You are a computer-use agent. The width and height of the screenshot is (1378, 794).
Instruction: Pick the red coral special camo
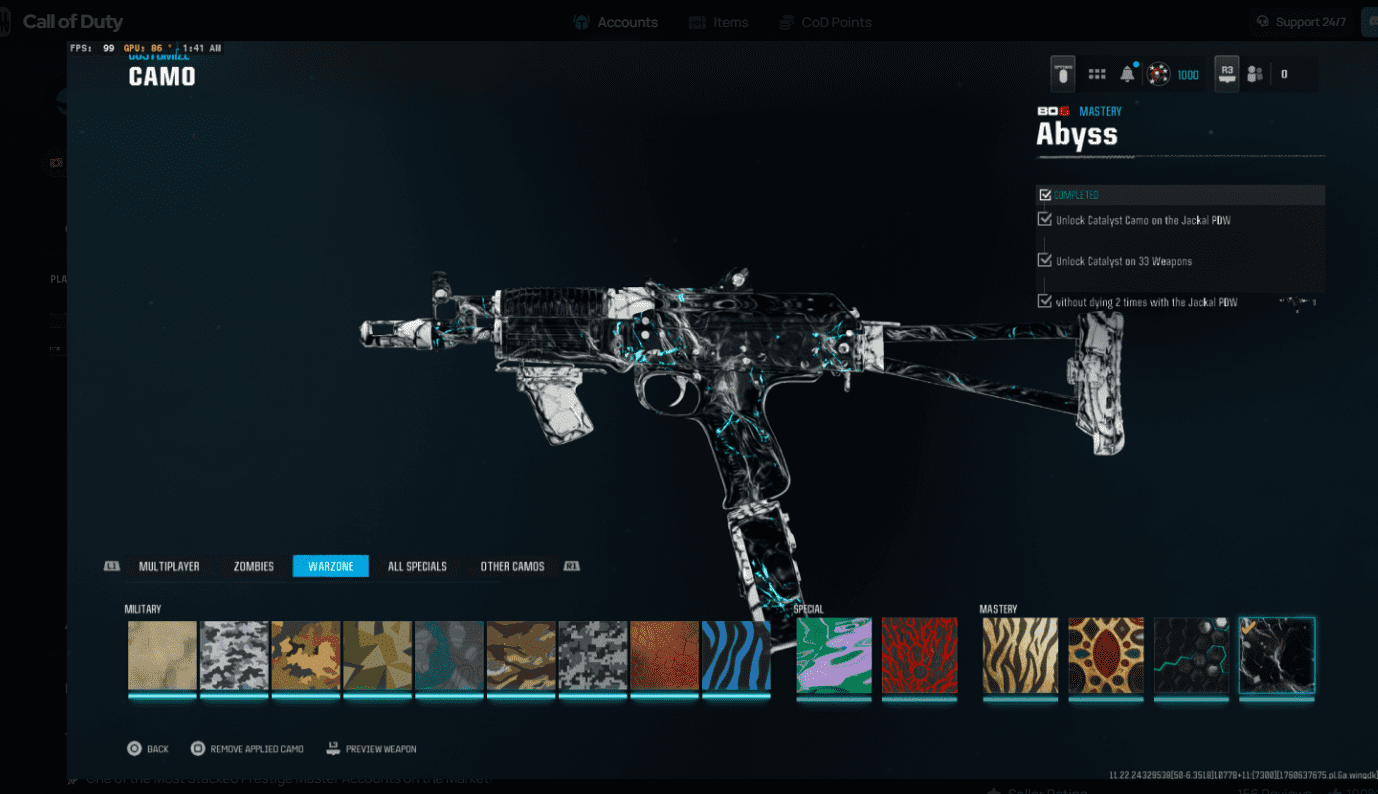click(x=919, y=656)
